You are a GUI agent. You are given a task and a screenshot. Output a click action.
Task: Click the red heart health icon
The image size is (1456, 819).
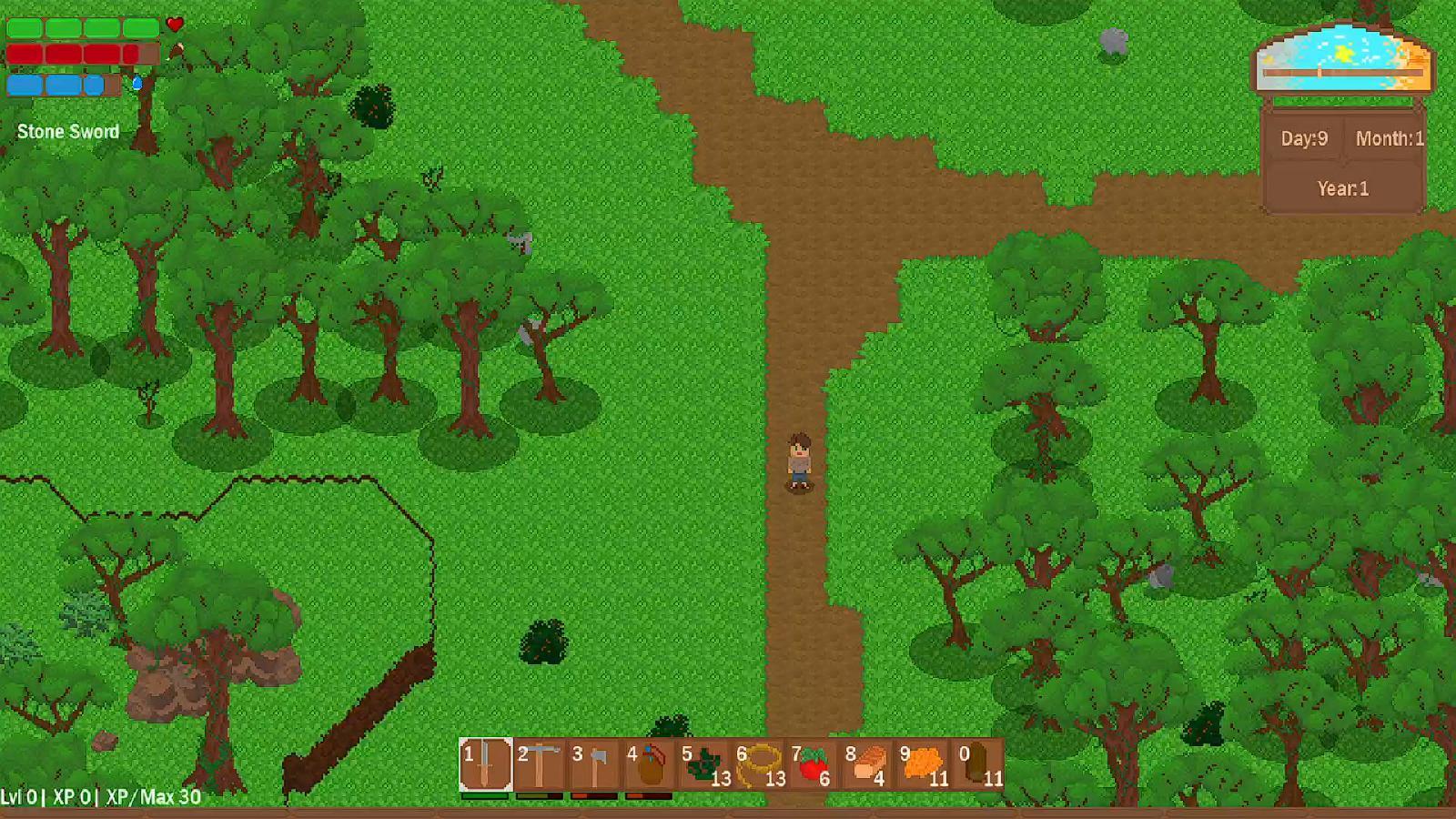click(174, 25)
